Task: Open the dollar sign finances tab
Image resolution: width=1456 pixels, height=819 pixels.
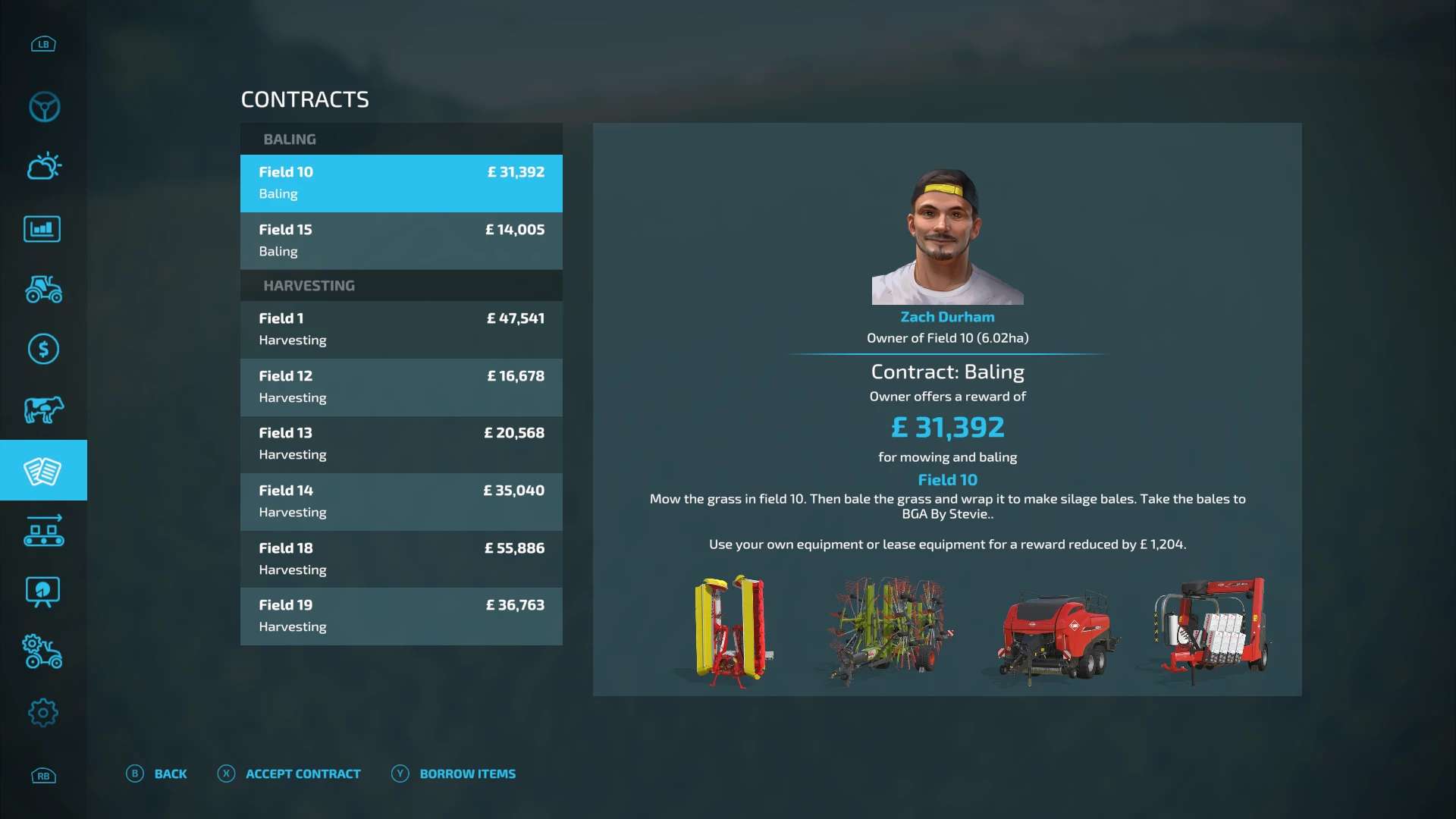Action: coord(43,350)
